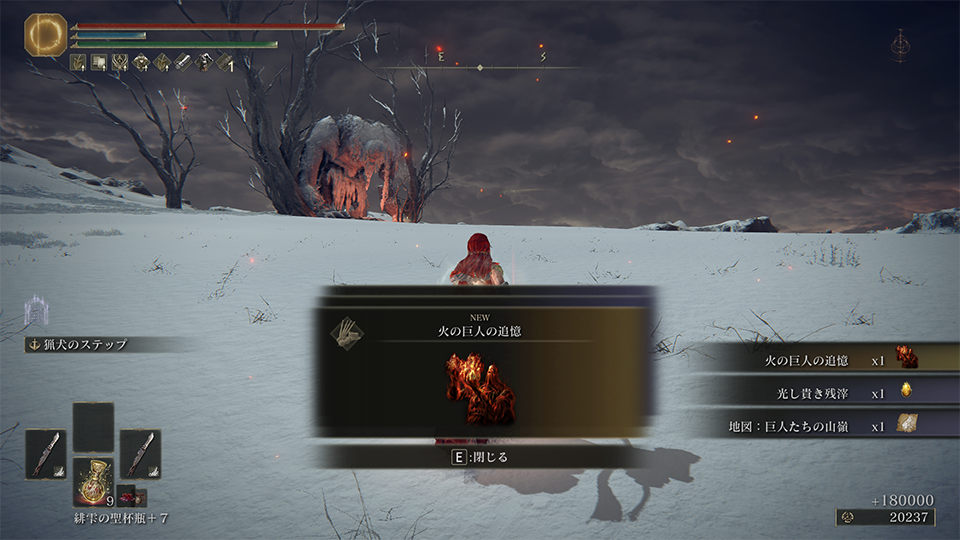Click the empty spell slot above the flask
The width and height of the screenshot is (960, 540).
[93, 427]
